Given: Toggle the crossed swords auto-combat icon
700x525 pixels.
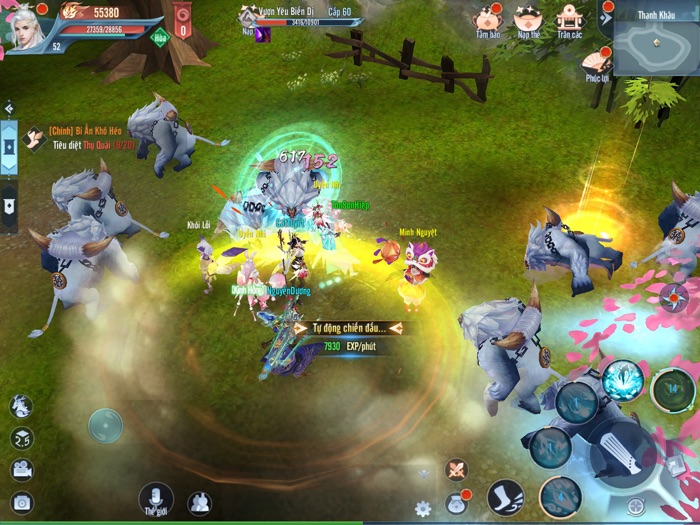Looking at the screenshot, I should [456, 469].
